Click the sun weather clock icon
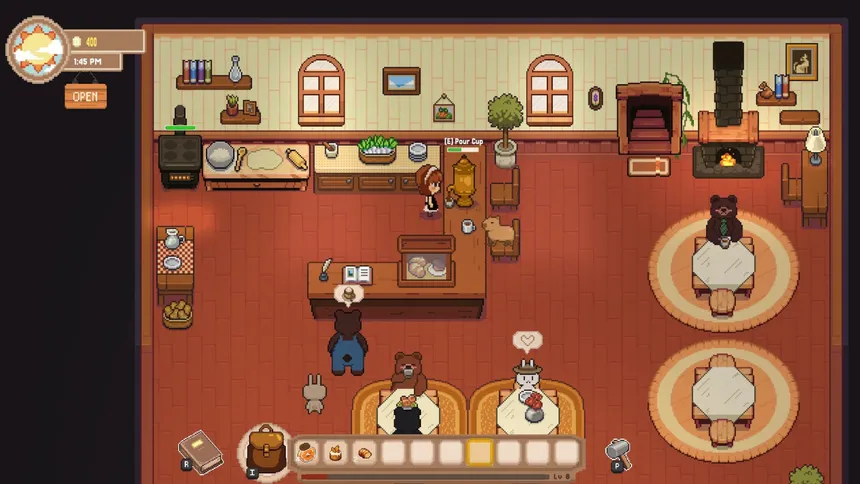This screenshot has width=860, height=484. coord(37,48)
